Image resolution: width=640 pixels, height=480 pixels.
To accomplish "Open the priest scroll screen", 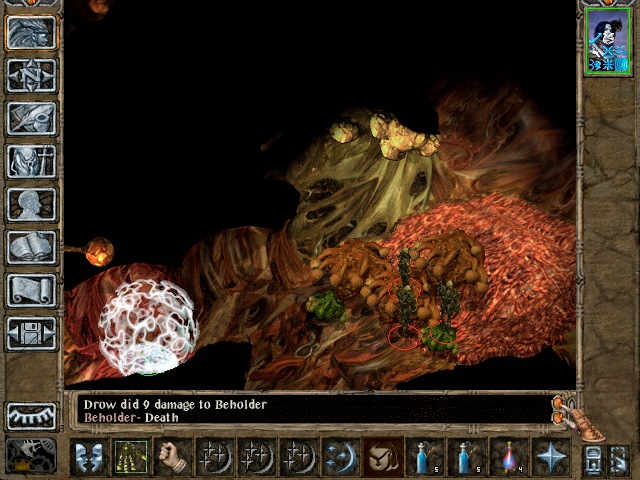I will click(31, 290).
